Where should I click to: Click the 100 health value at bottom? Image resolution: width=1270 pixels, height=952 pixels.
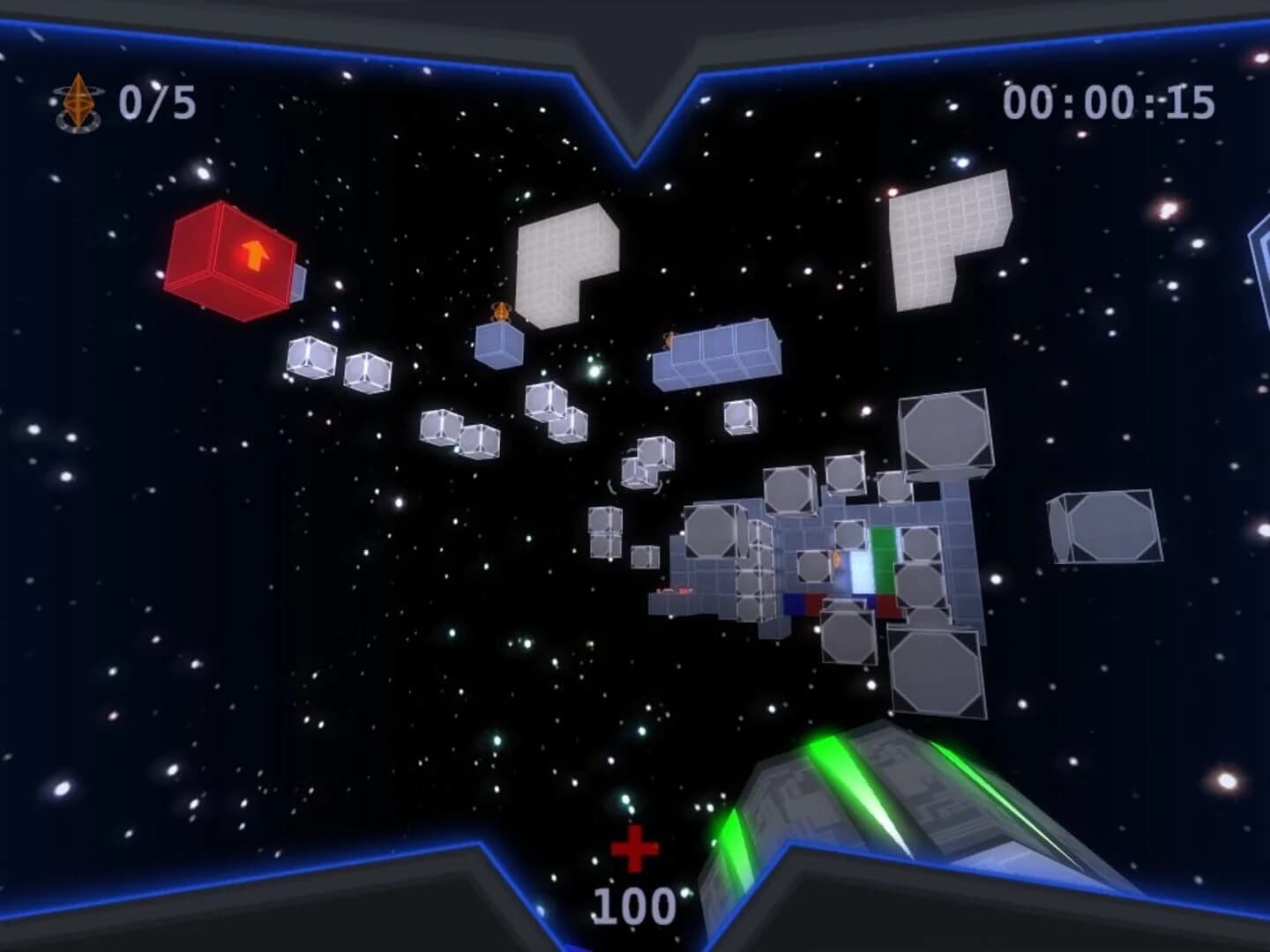coord(637,904)
